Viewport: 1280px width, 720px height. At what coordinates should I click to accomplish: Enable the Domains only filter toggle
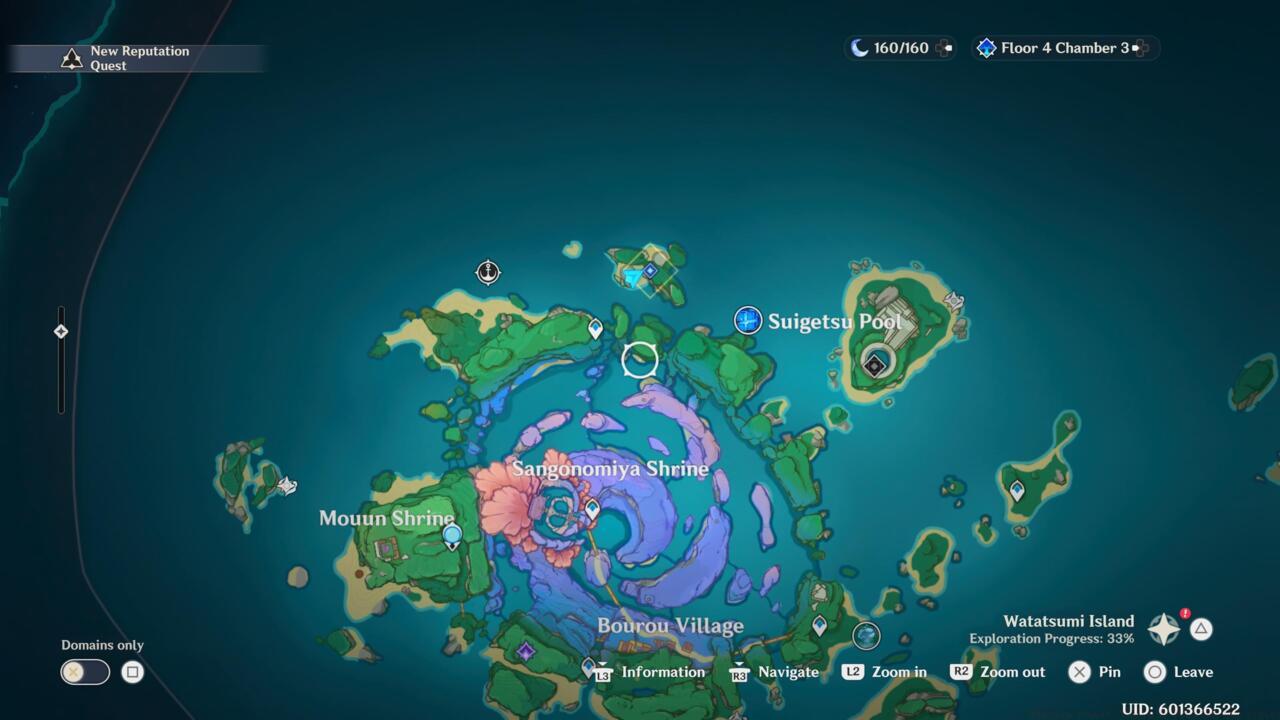85,671
